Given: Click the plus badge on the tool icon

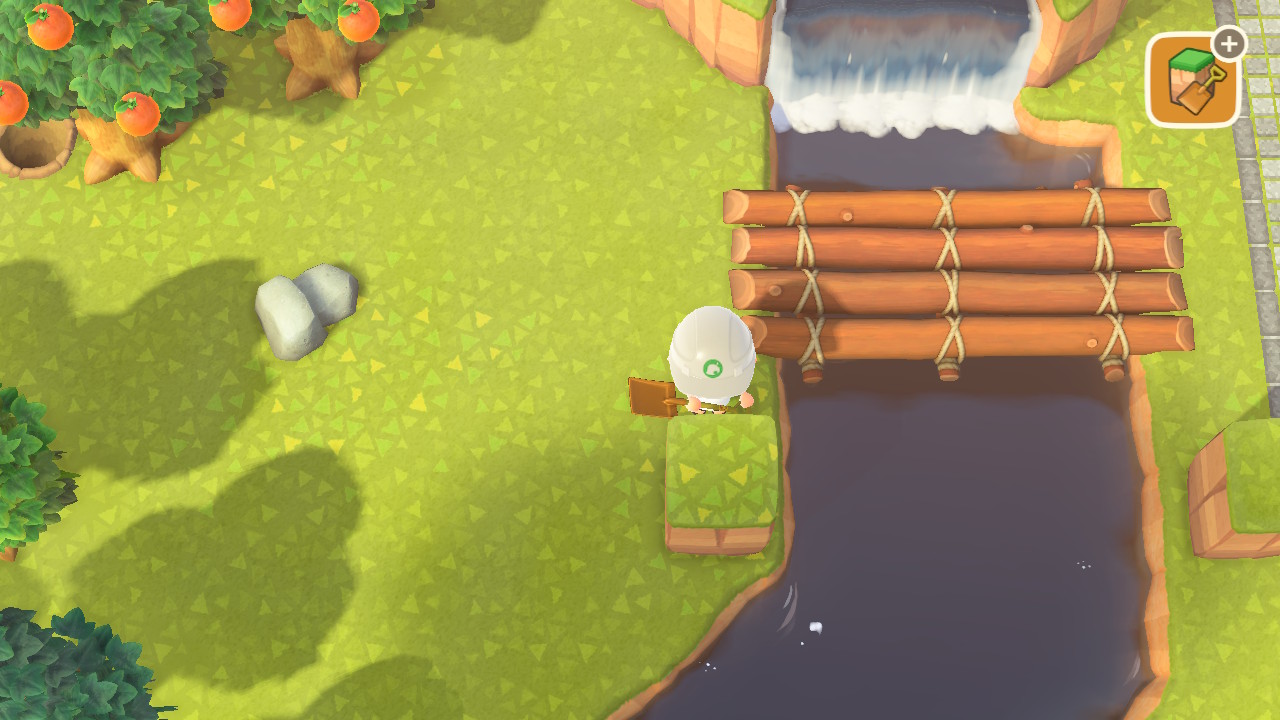Looking at the screenshot, I should click(1228, 44).
